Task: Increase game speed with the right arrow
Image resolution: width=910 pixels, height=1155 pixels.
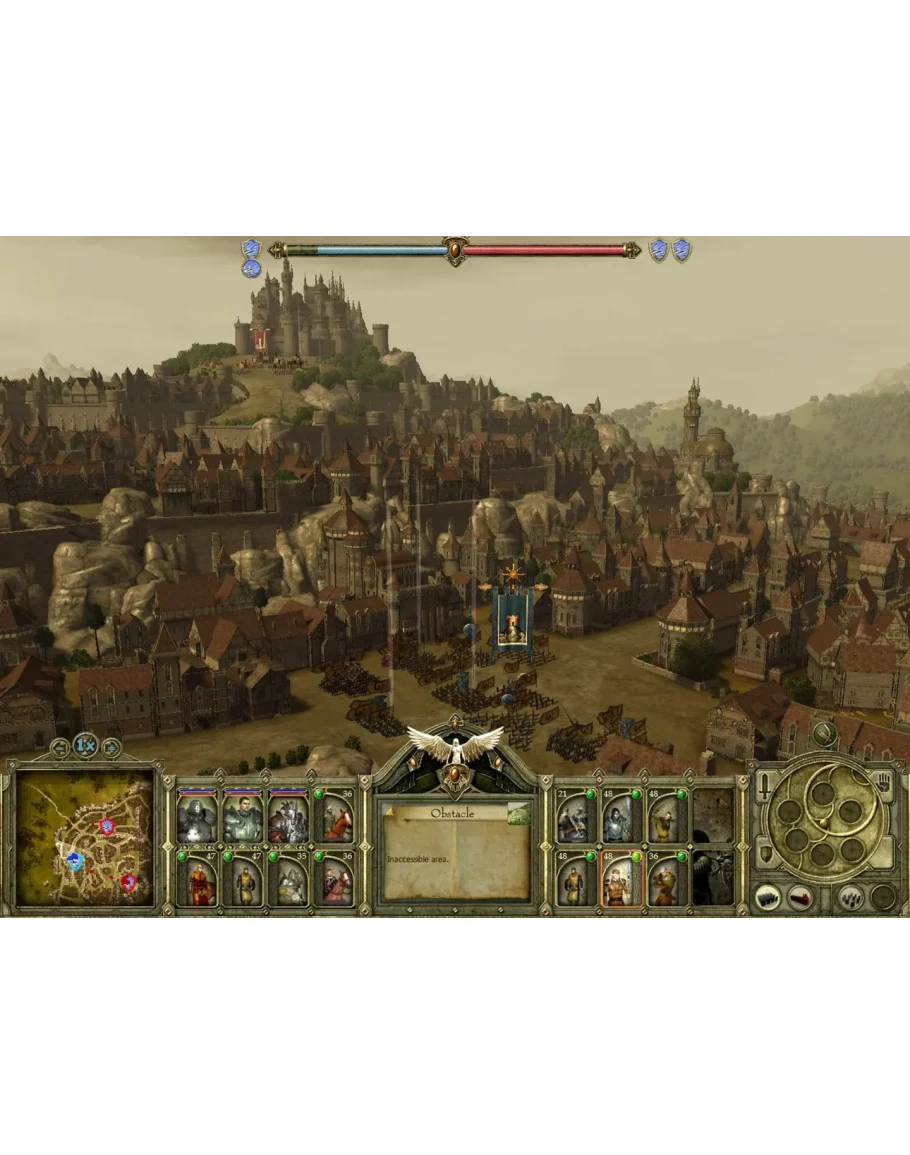Action: 111,745
